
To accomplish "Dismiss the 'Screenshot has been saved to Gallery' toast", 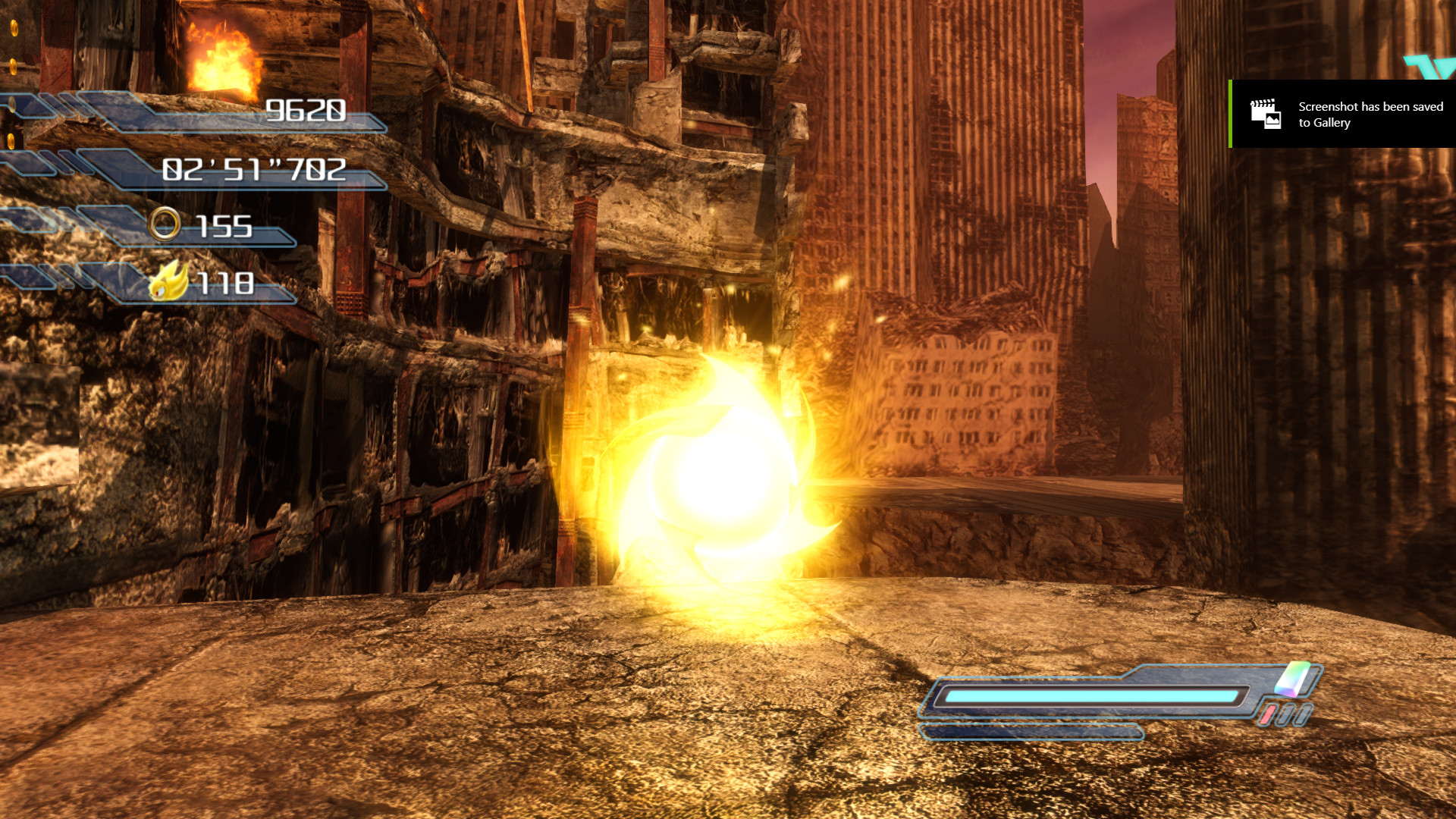I will 1342,114.
